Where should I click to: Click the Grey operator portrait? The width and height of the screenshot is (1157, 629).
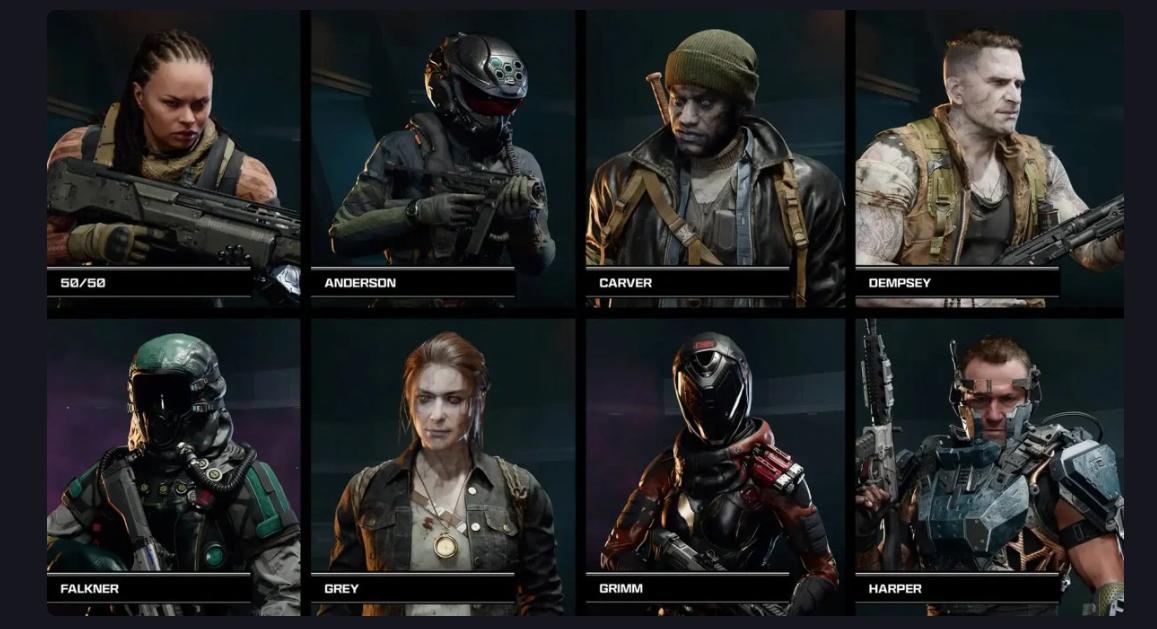[x=442, y=465]
